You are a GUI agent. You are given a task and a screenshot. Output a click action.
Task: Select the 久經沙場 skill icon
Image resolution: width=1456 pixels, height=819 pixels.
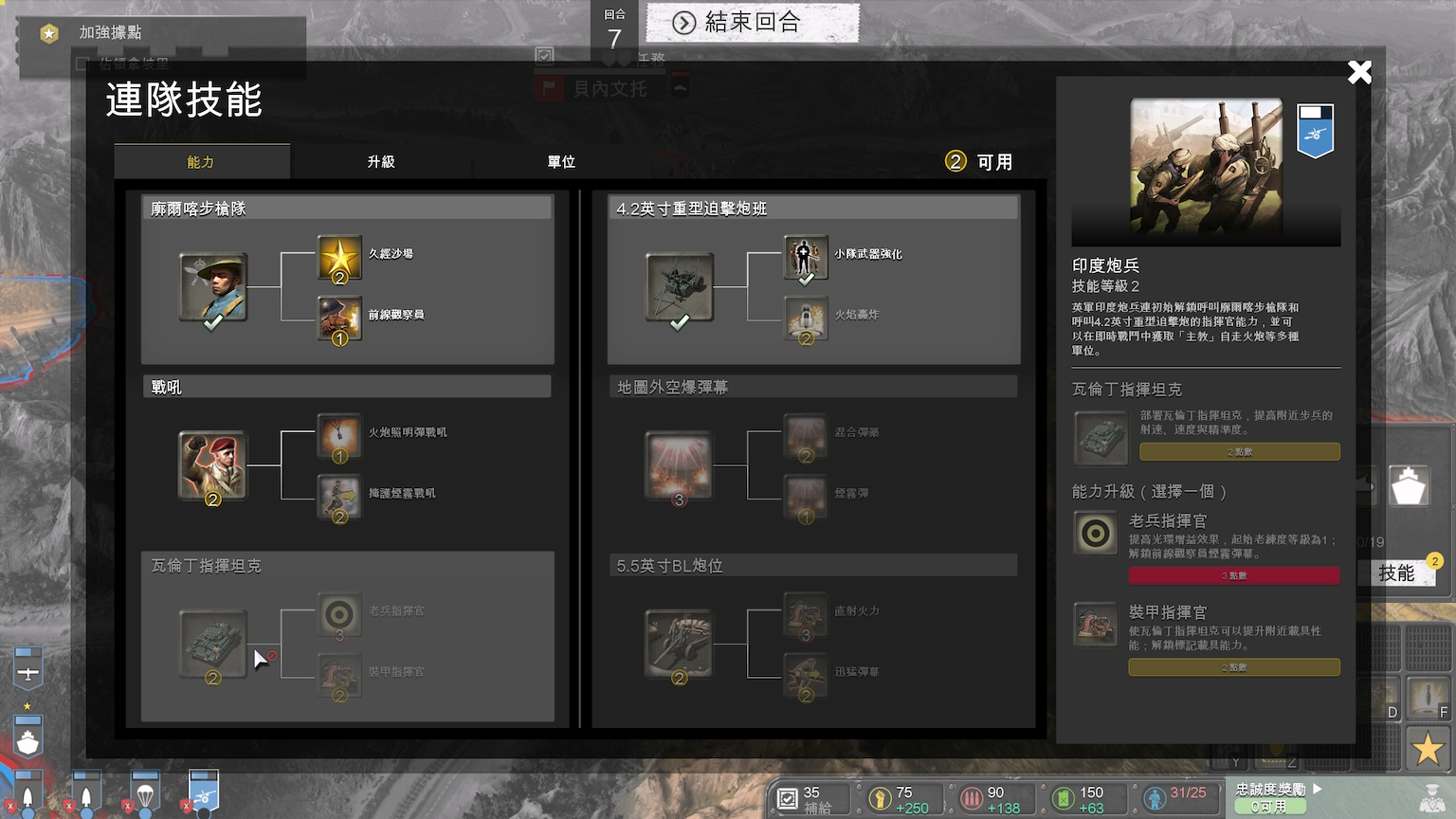point(338,258)
